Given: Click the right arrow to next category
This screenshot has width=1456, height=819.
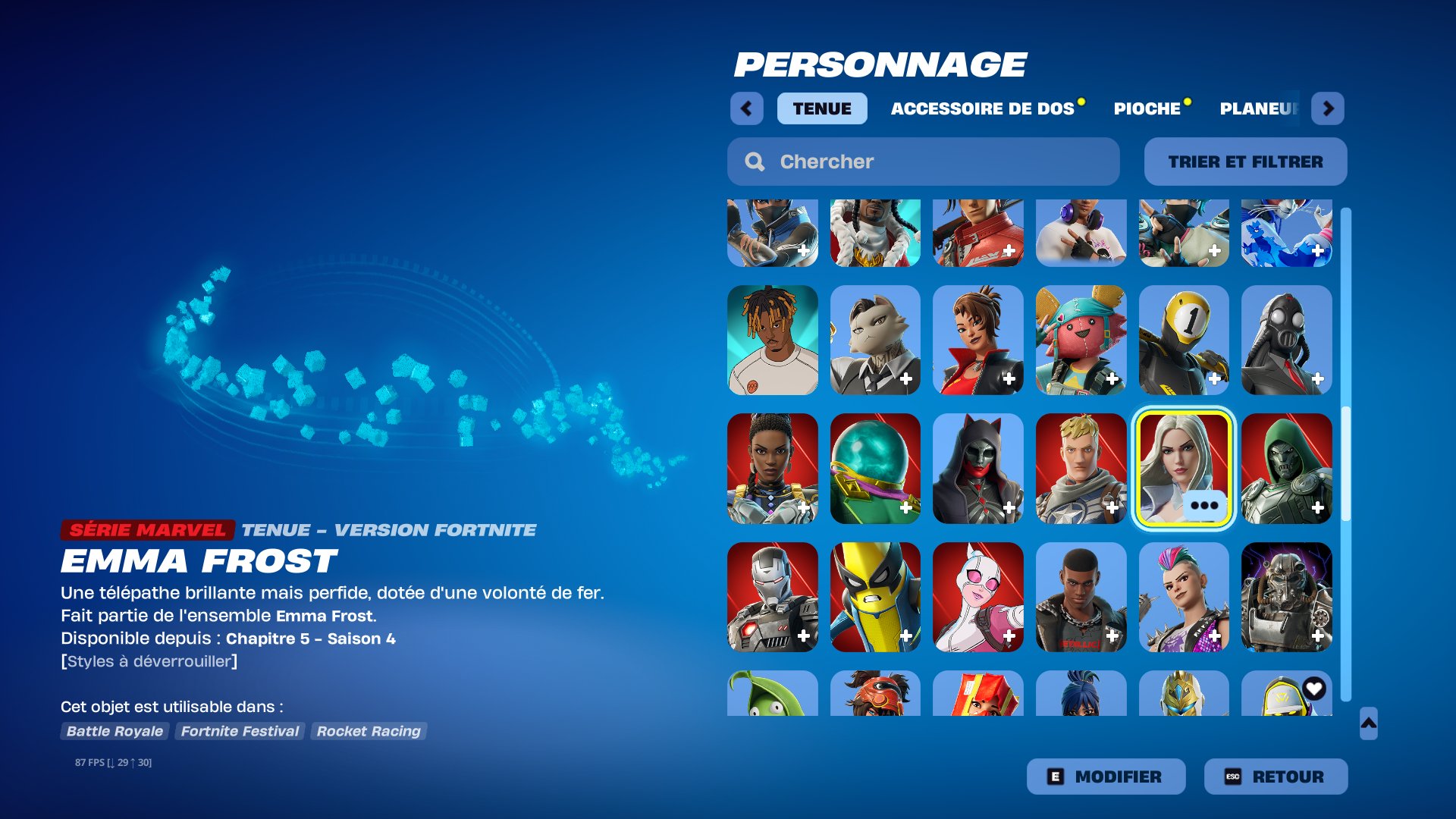Looking at the screenshot, I should [x=1329, y=108].
